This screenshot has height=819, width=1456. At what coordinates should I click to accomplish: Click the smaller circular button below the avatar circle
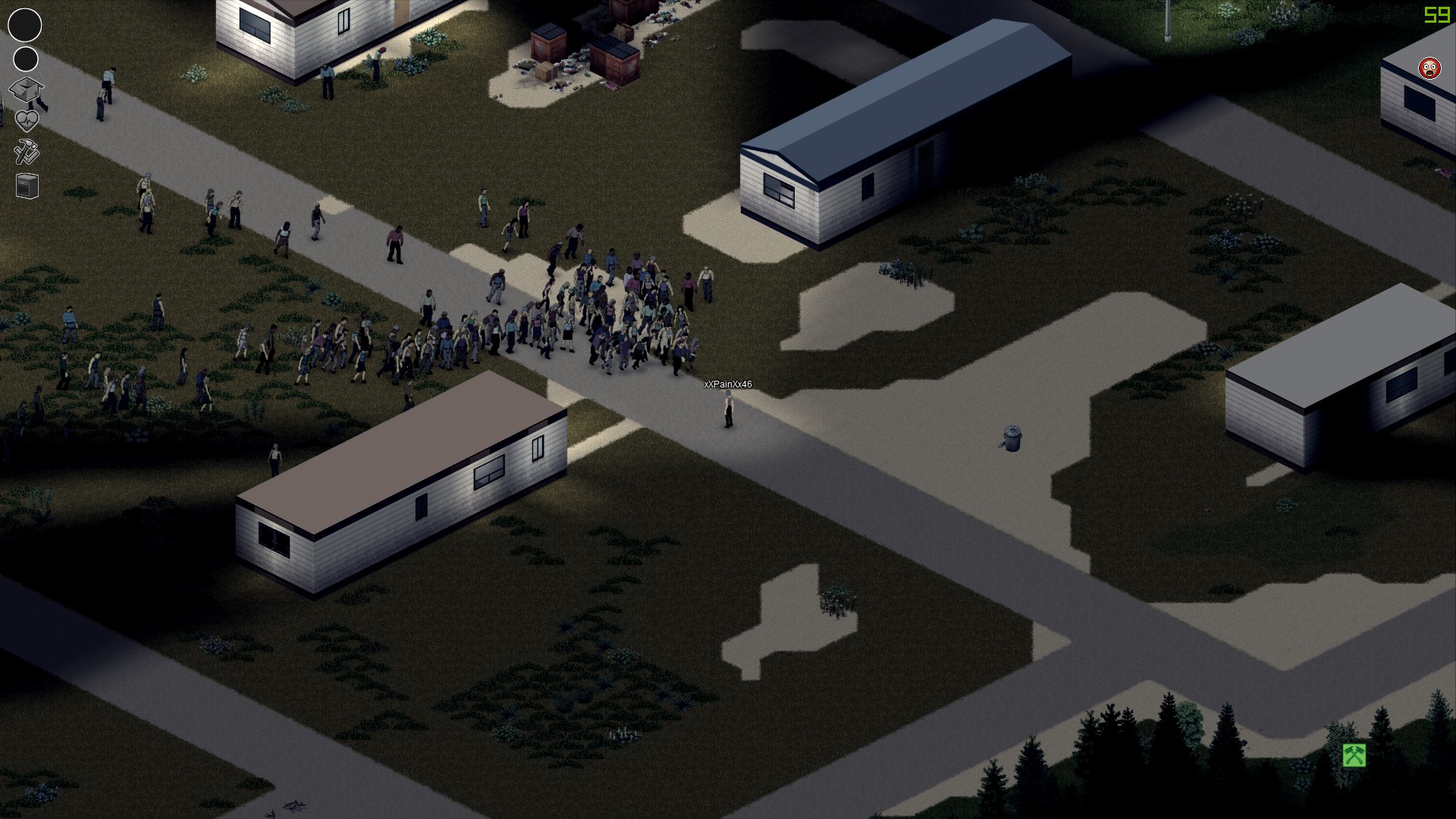[25, 58]
